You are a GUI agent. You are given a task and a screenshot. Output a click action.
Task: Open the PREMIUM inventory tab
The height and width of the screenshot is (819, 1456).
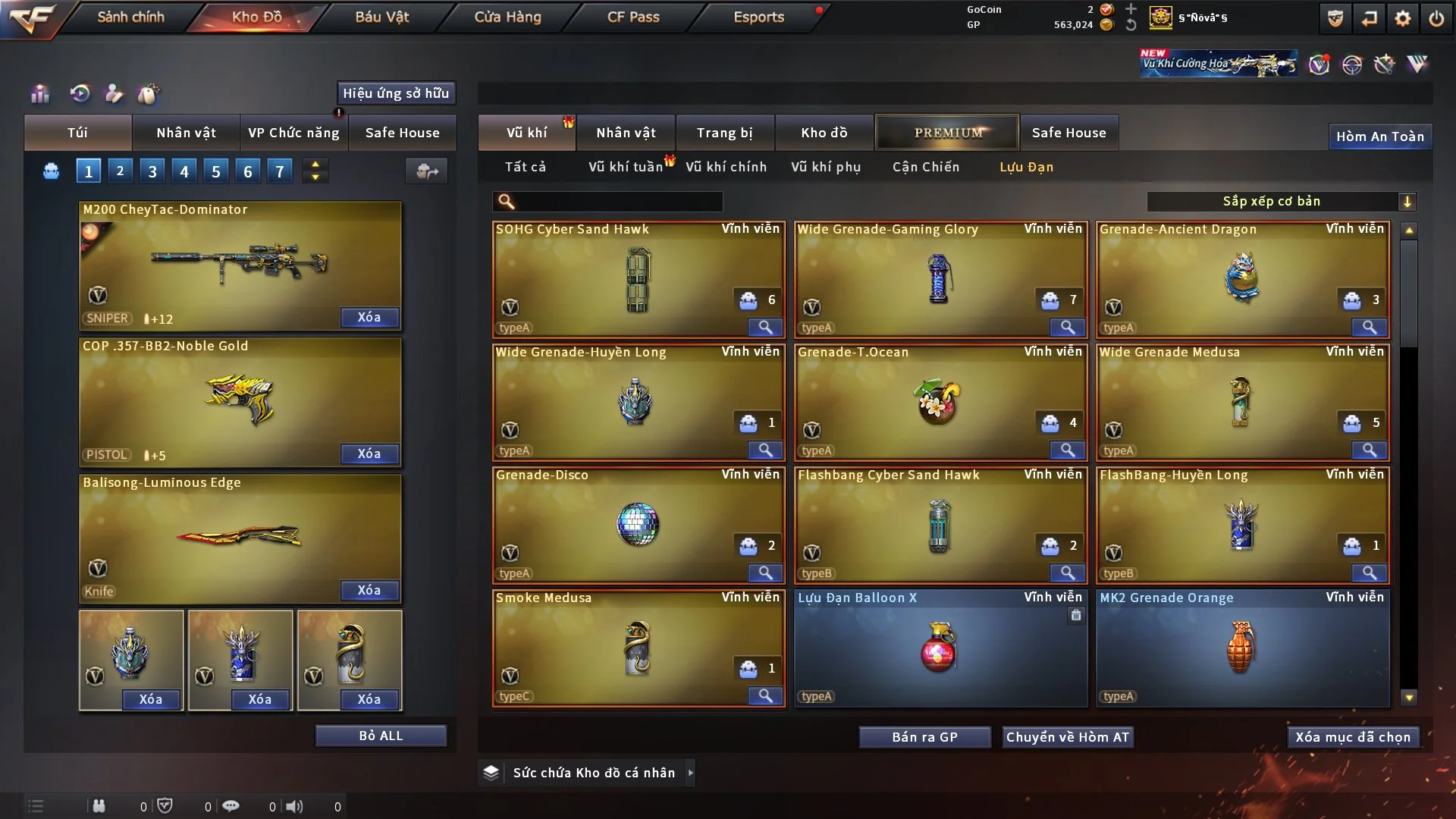(x=948, y=133)
